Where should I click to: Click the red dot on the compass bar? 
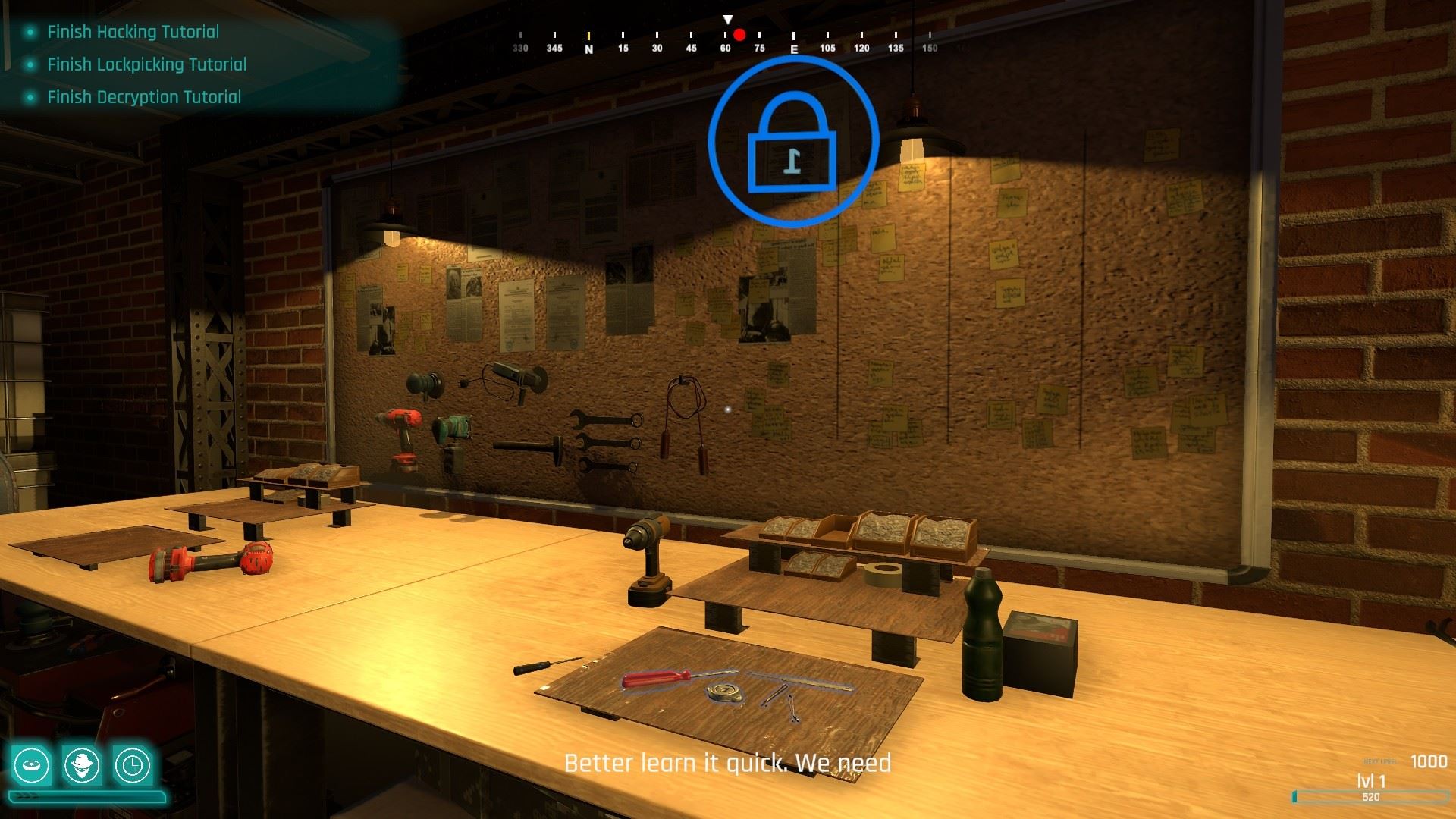click(x=738, y=33)
